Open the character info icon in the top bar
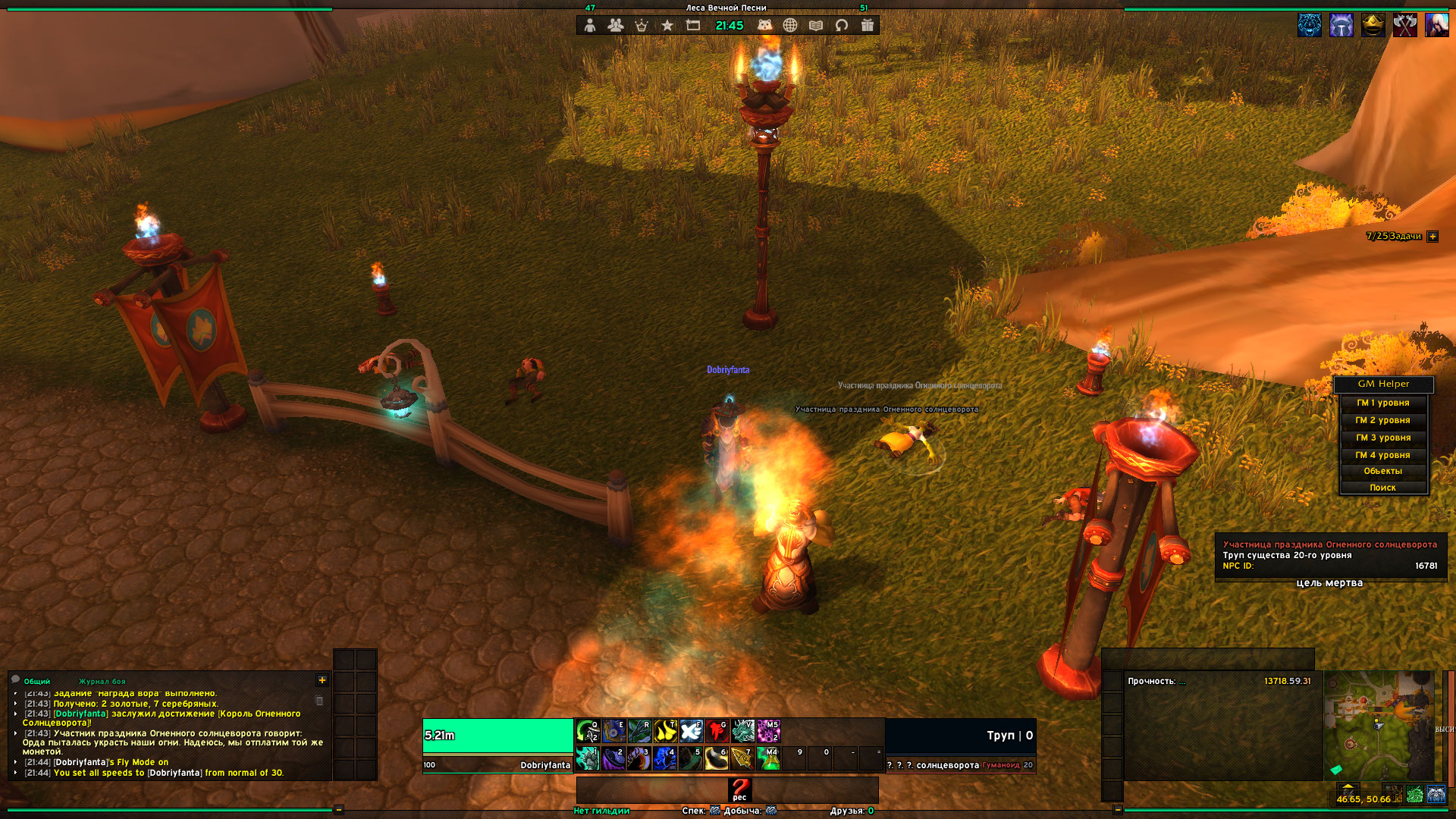 pos(590,26)
